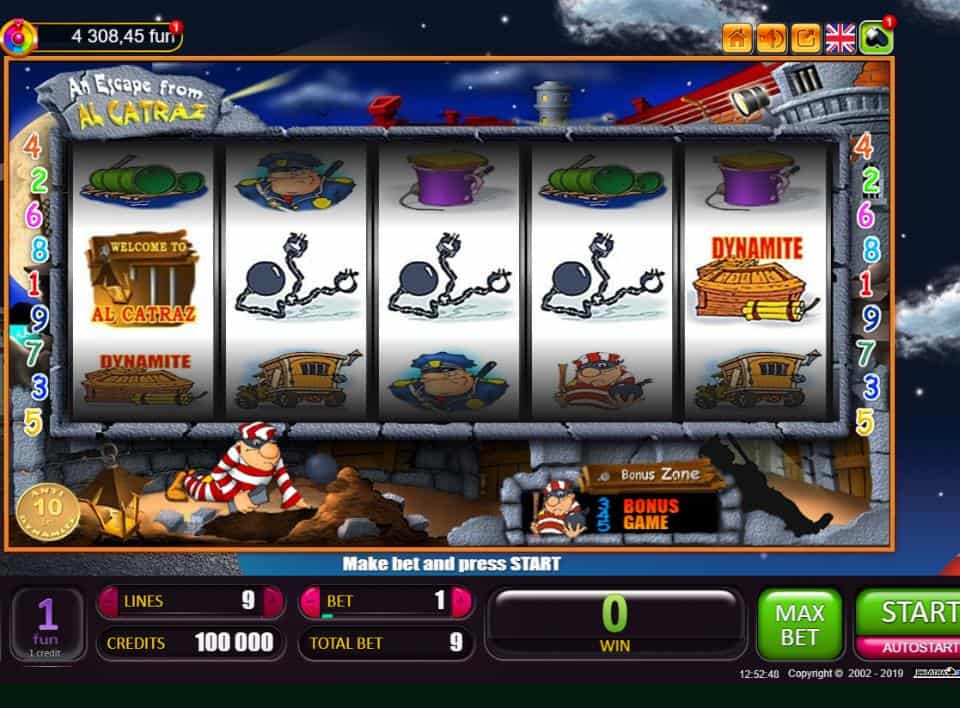
Task: Enable AUTOSTART spins
Action: 908,648
